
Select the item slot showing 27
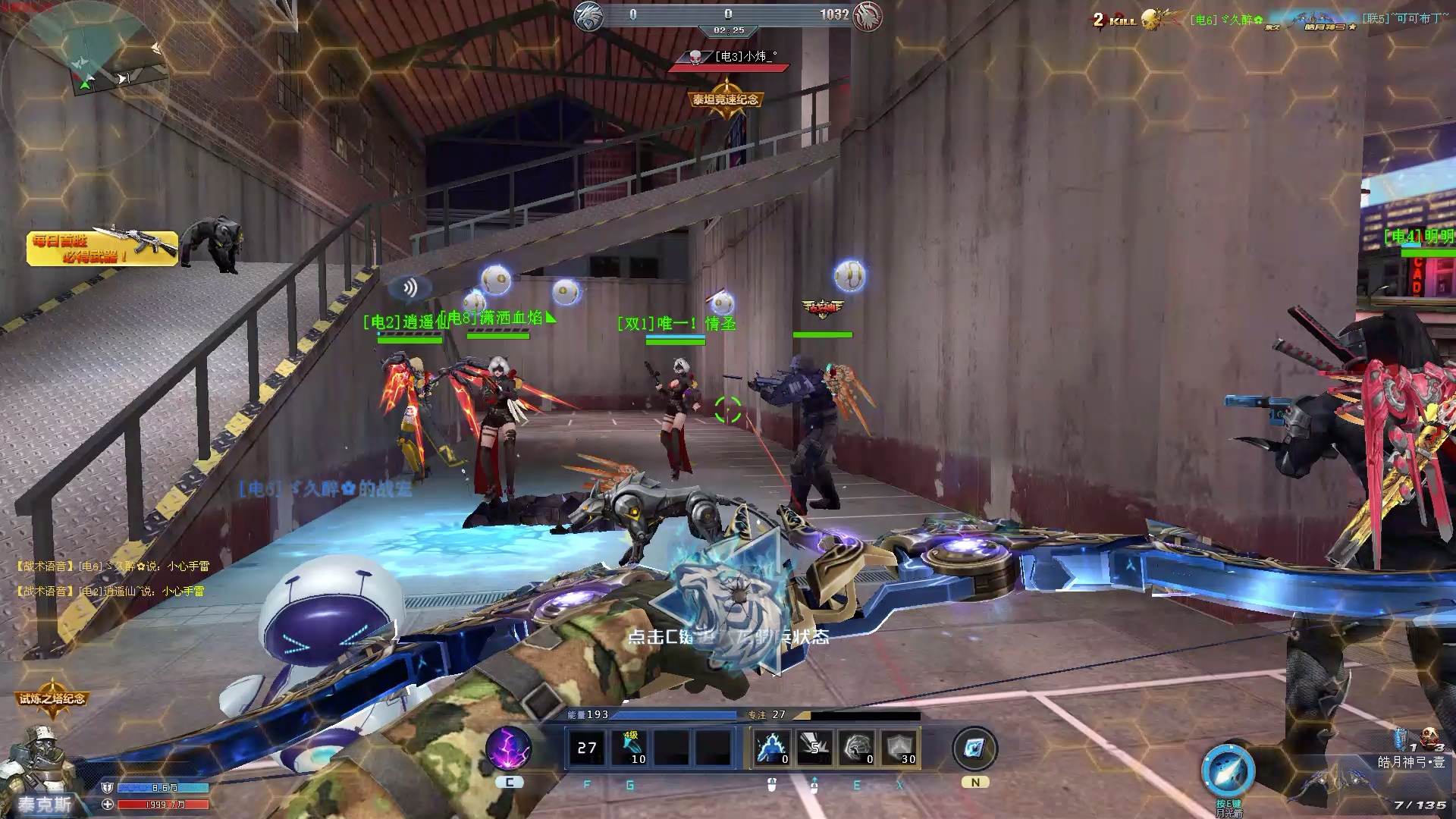(x=587, y=748)
